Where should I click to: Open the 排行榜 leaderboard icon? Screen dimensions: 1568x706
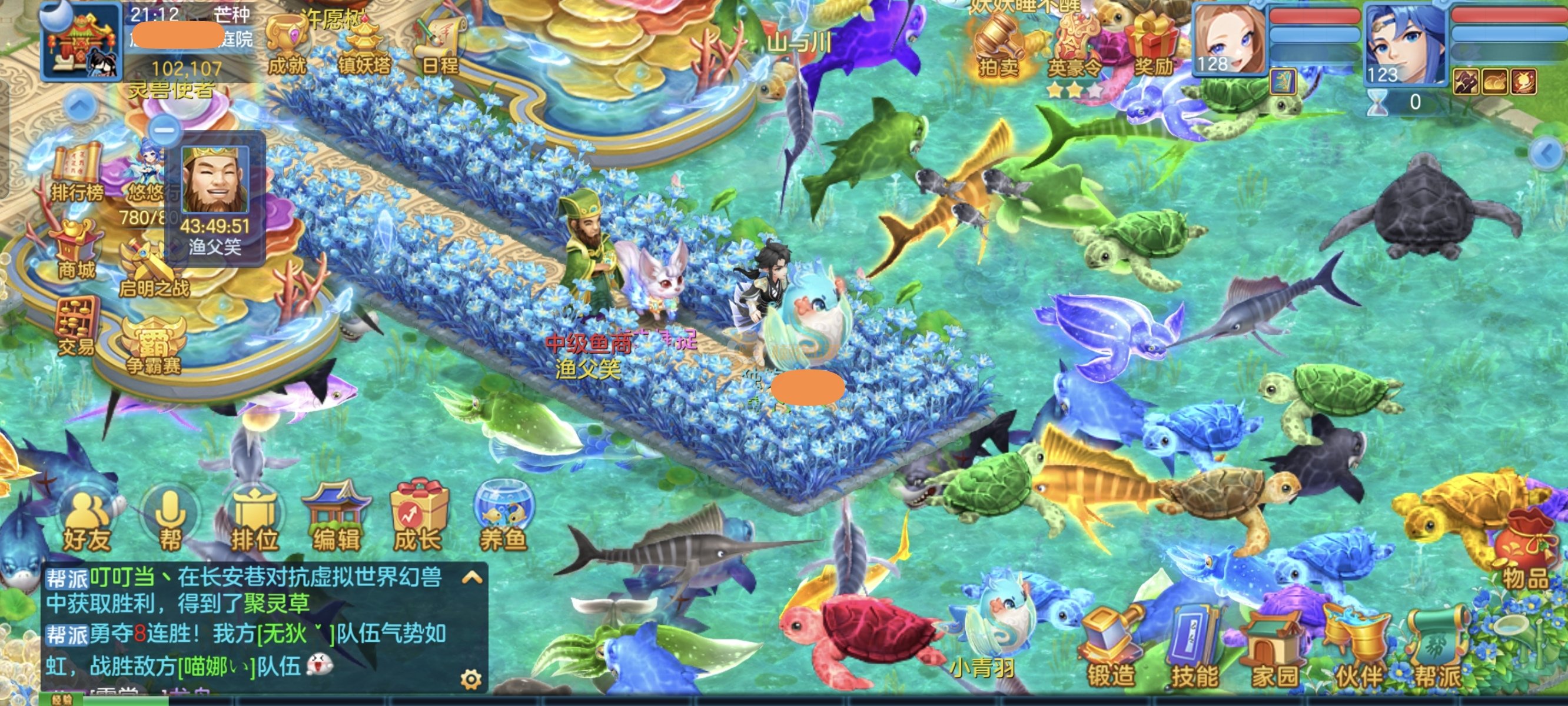76,174
